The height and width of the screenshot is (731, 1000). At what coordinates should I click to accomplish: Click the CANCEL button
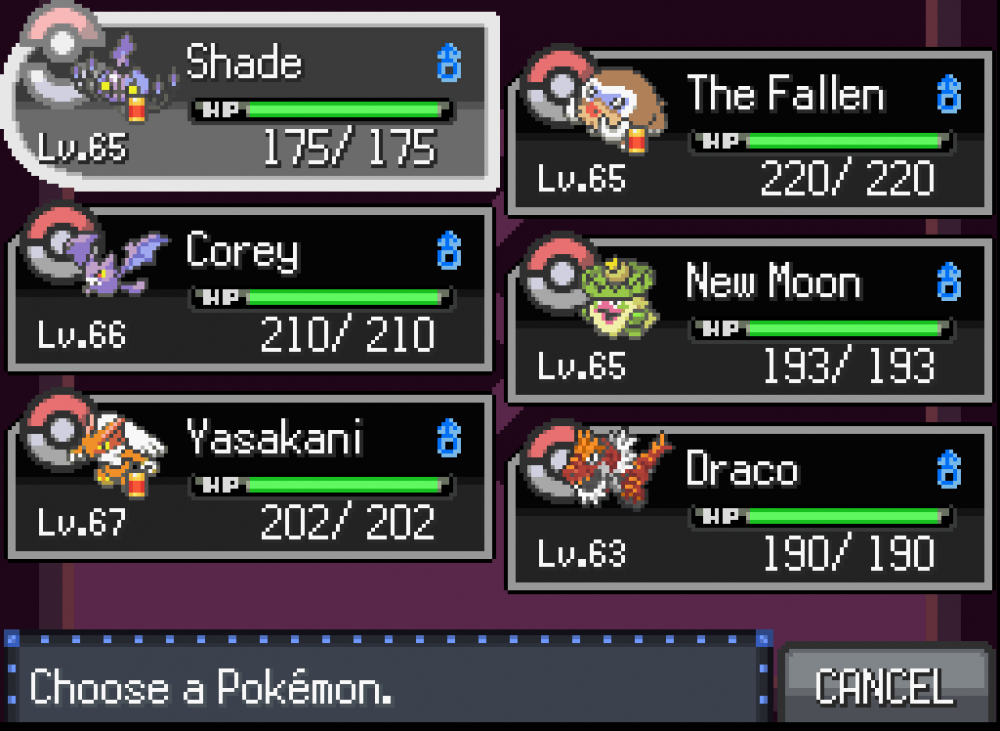[x=883, y=686]
